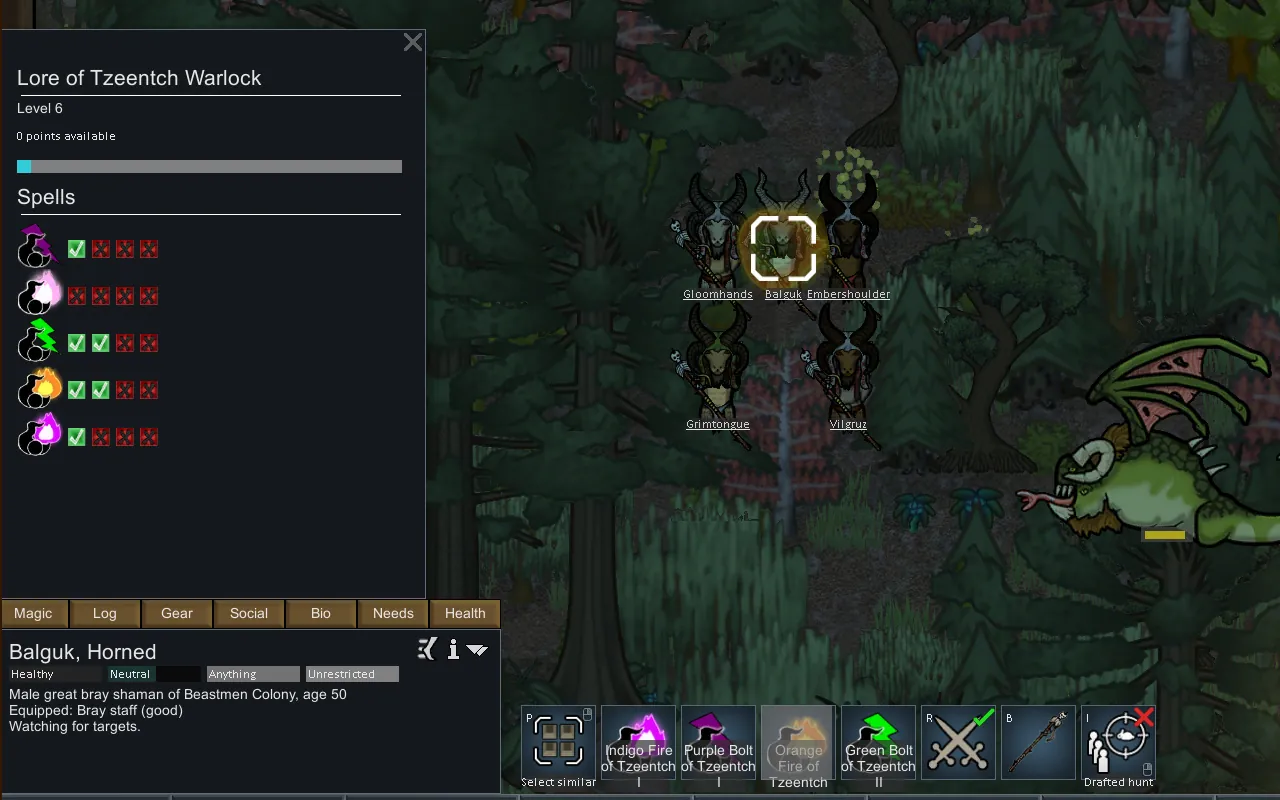The height and width of the screenshot is (800, 1280).
Task: Switch to the Magic tab
Action: 33,613
